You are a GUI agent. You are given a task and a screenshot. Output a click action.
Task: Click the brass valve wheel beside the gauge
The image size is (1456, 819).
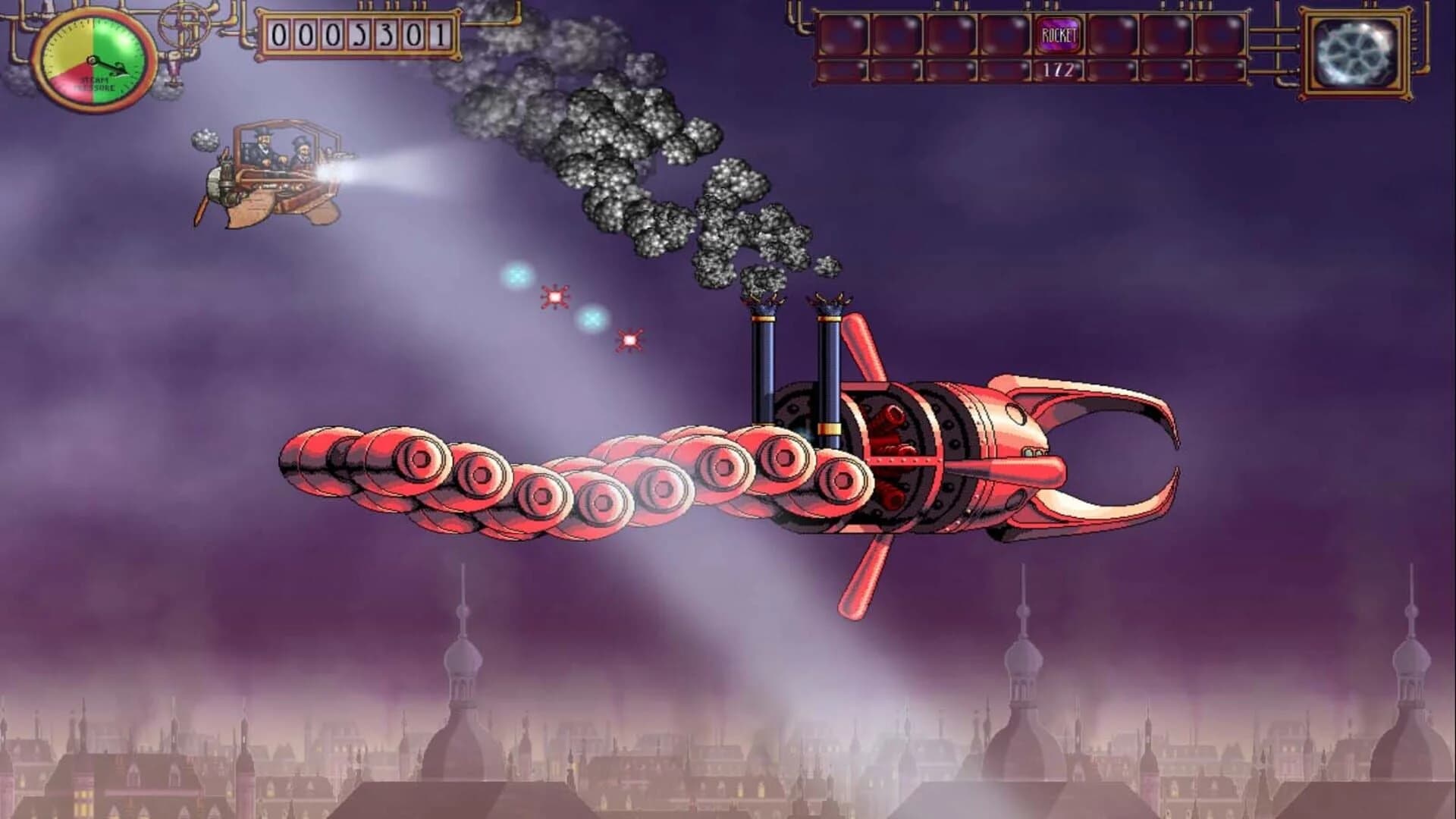pos(184,23)
